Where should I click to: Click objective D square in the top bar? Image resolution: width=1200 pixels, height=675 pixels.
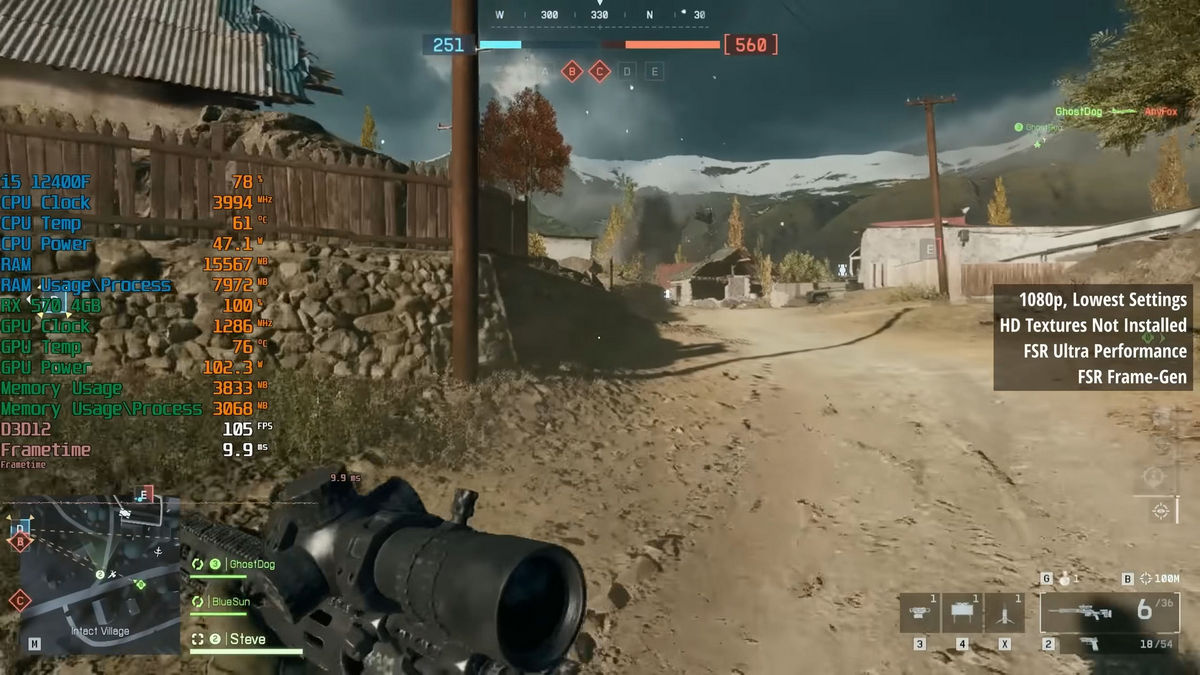(x=627, y=71)
